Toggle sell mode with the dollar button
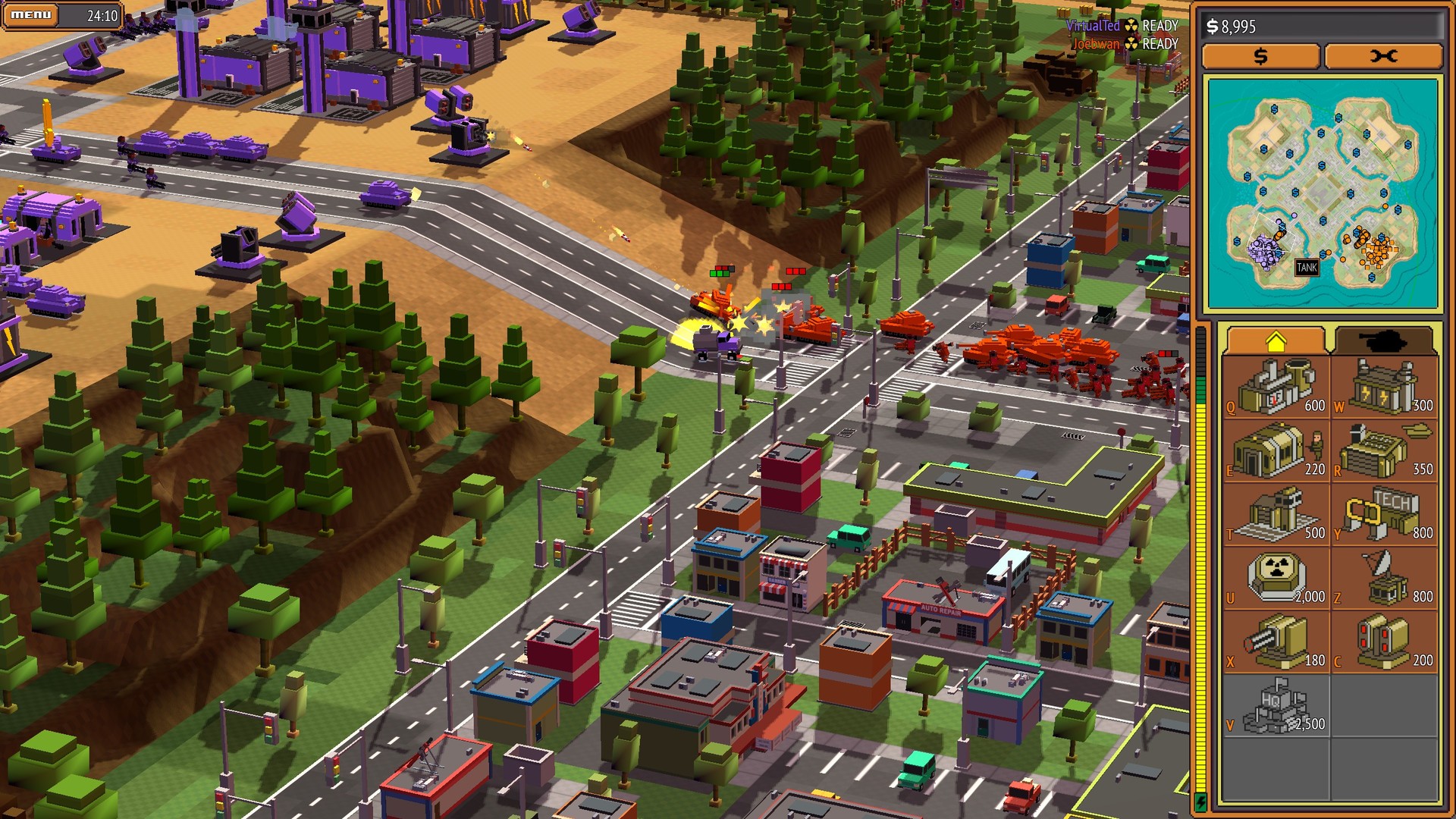 pos(1260,56)
